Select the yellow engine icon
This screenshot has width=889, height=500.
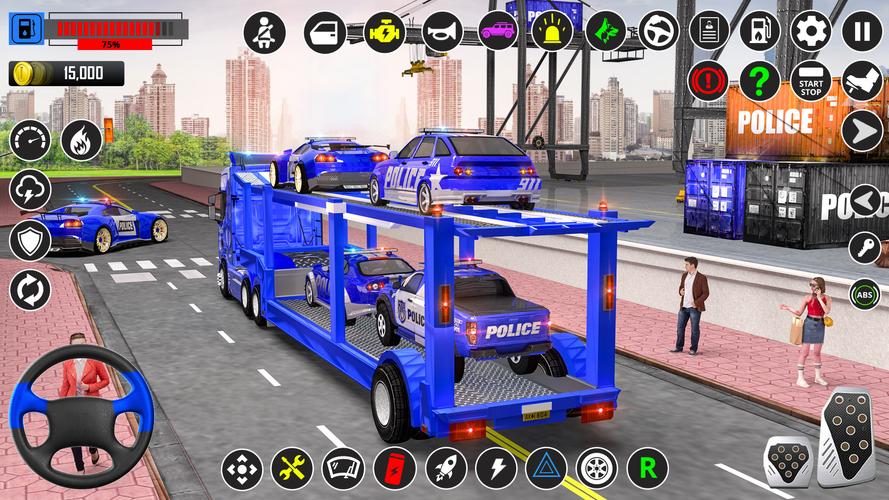tap(384, 32)
